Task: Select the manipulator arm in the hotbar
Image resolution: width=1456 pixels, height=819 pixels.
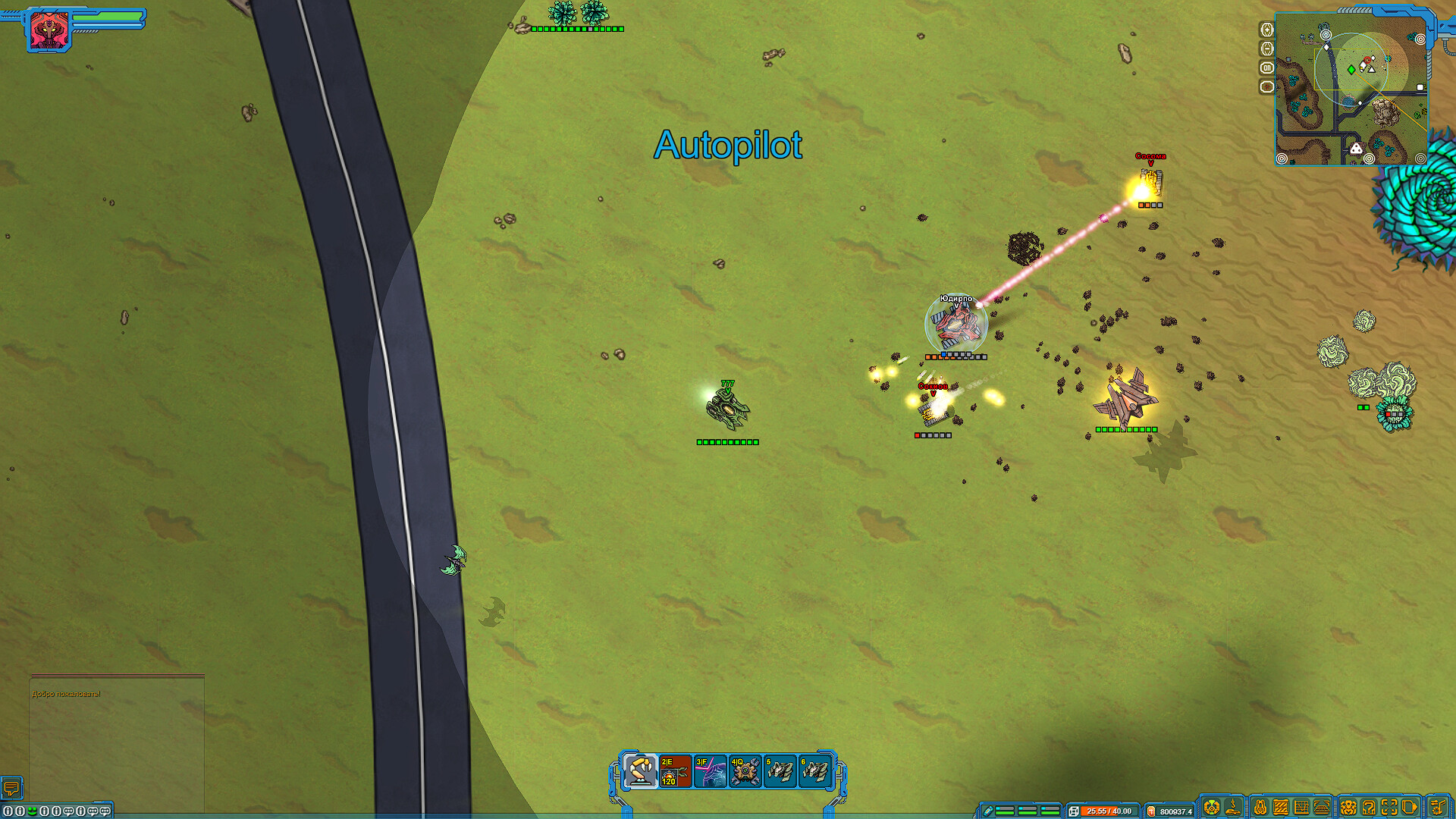Action: [x=641, y=768]
